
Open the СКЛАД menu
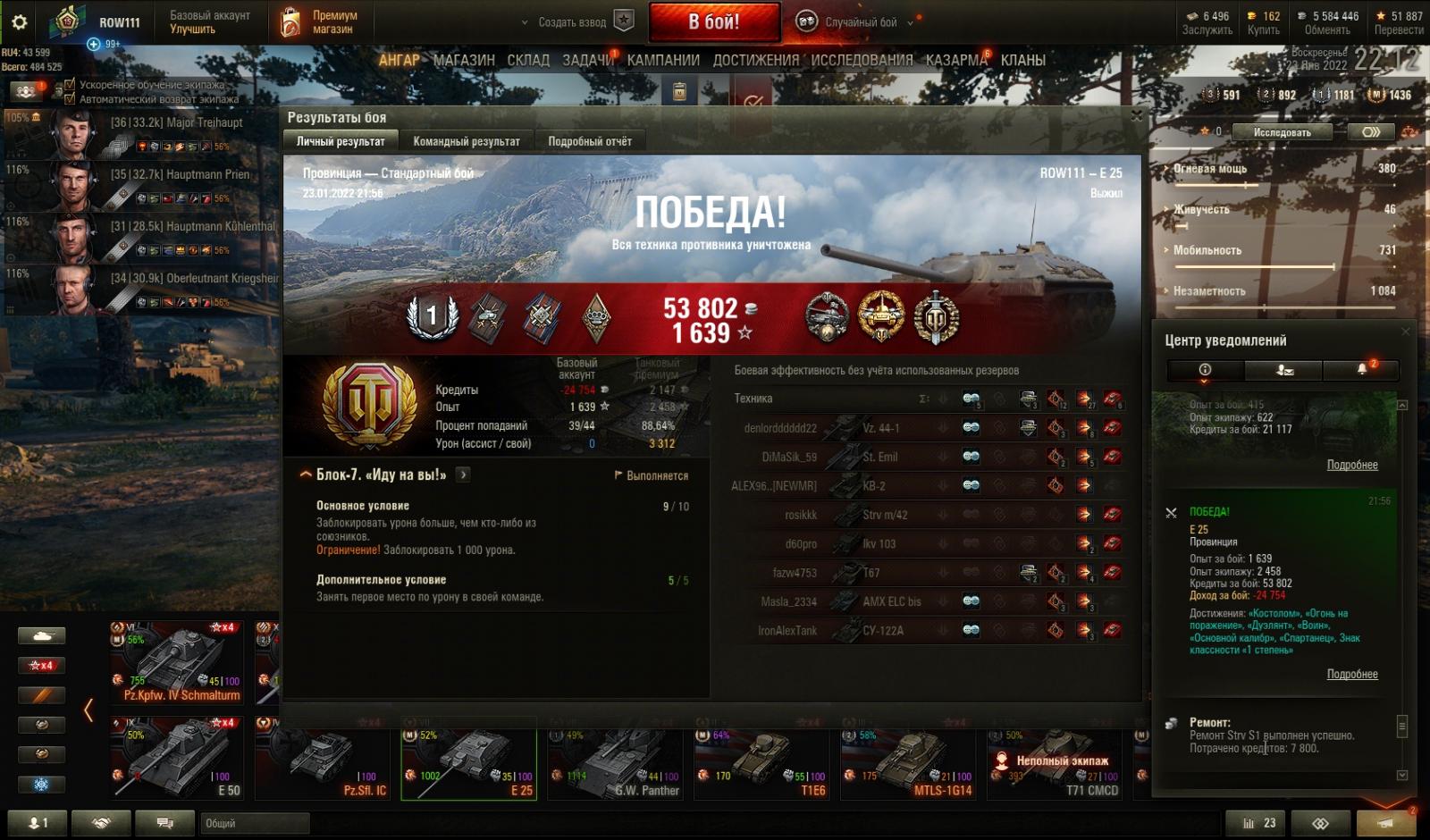click(528, 60)
